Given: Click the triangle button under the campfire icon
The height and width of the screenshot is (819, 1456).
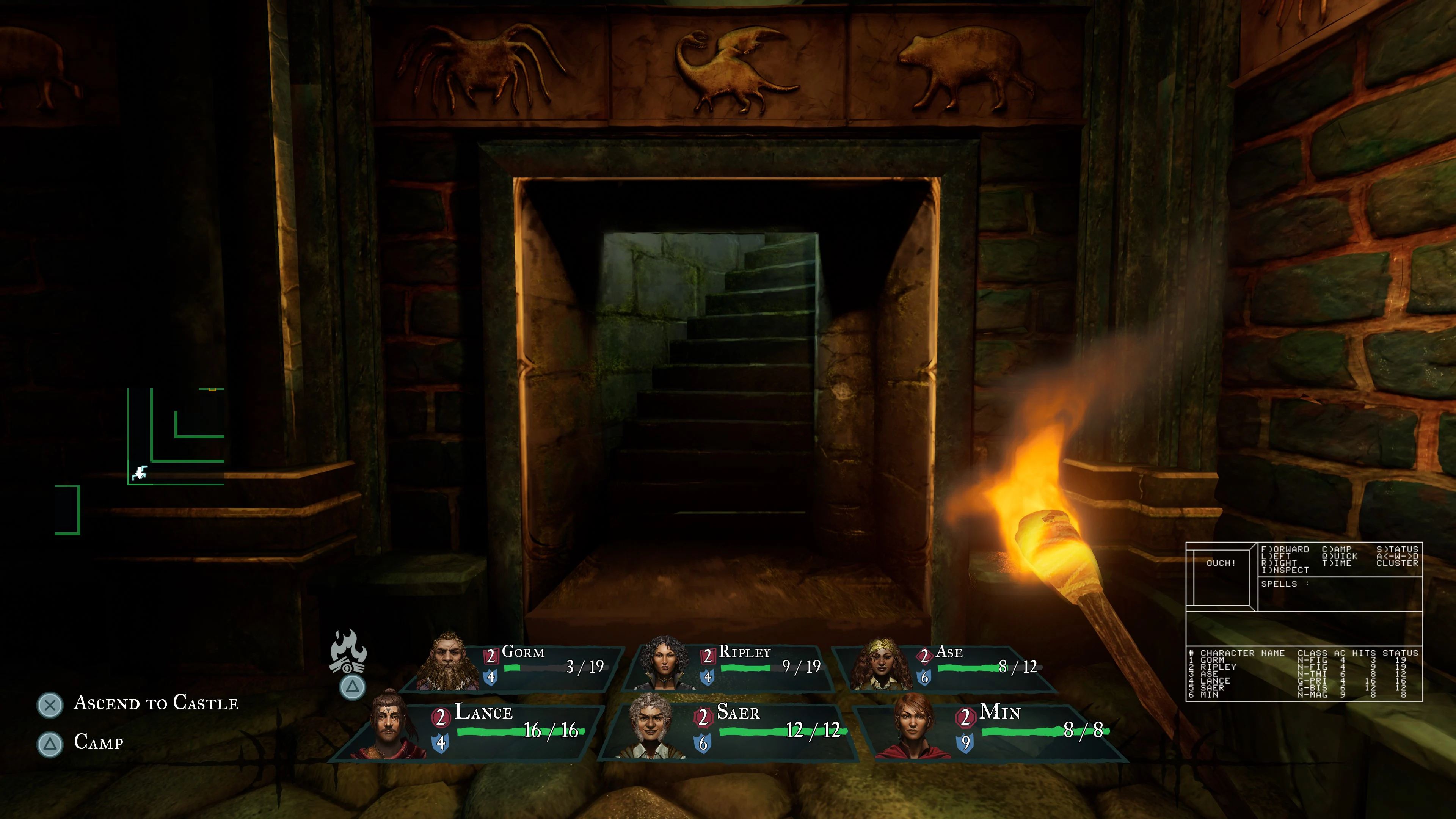Looking at the screenshot, I should (x=352, y=688).
